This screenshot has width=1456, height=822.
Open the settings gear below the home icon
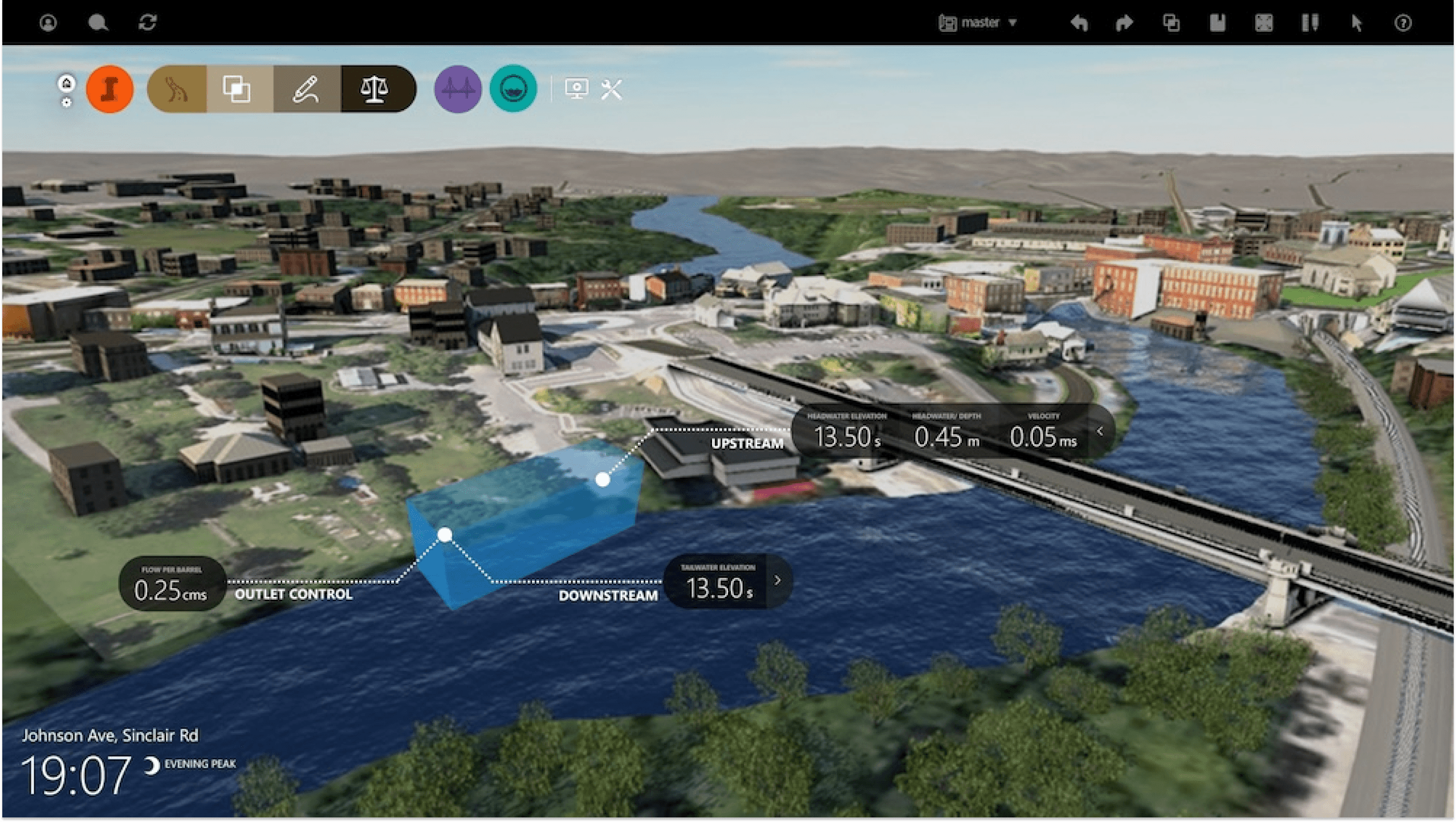(67, 104)
